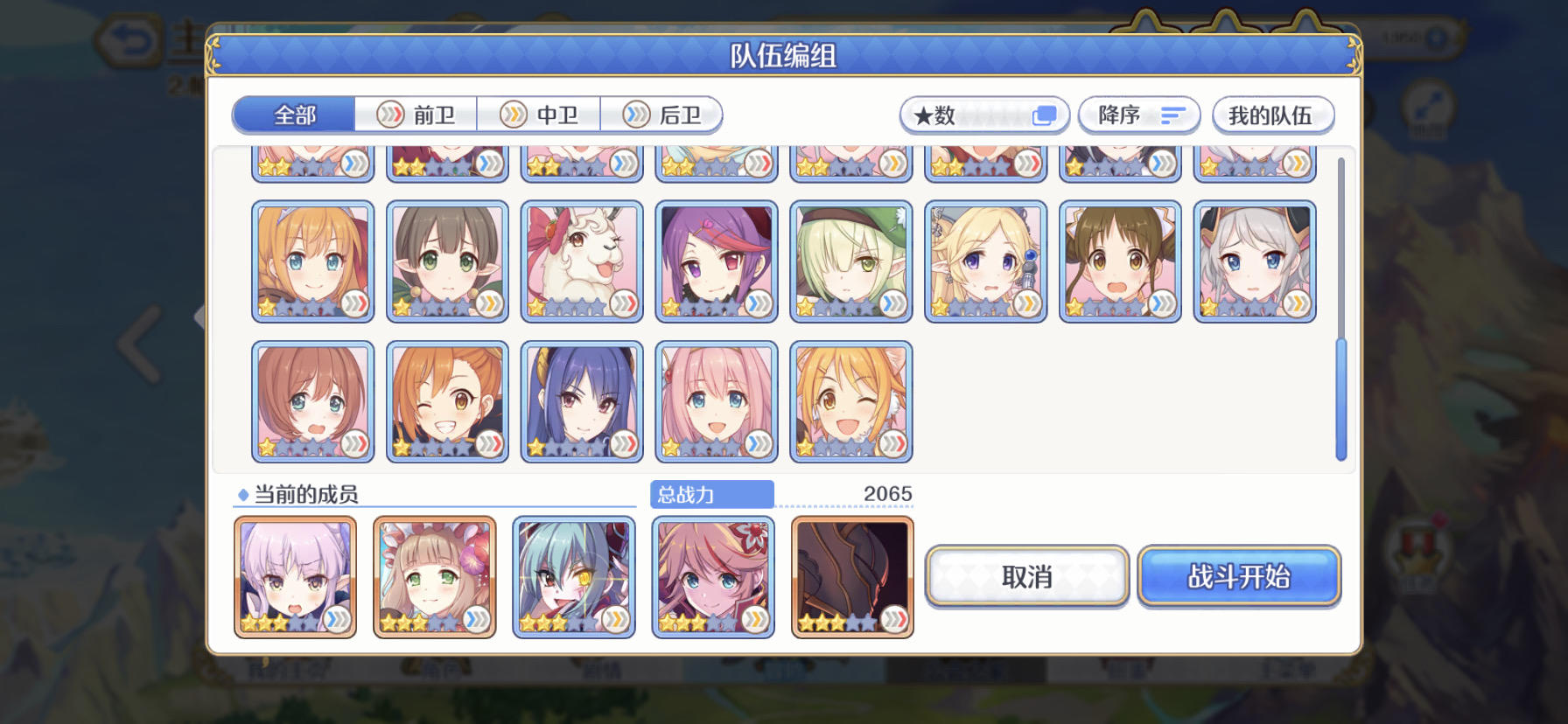Click the sort-lines icon on the 降序 button
The width and height of the screenshot is (1568, 724).
click(x=1172, y=115)
